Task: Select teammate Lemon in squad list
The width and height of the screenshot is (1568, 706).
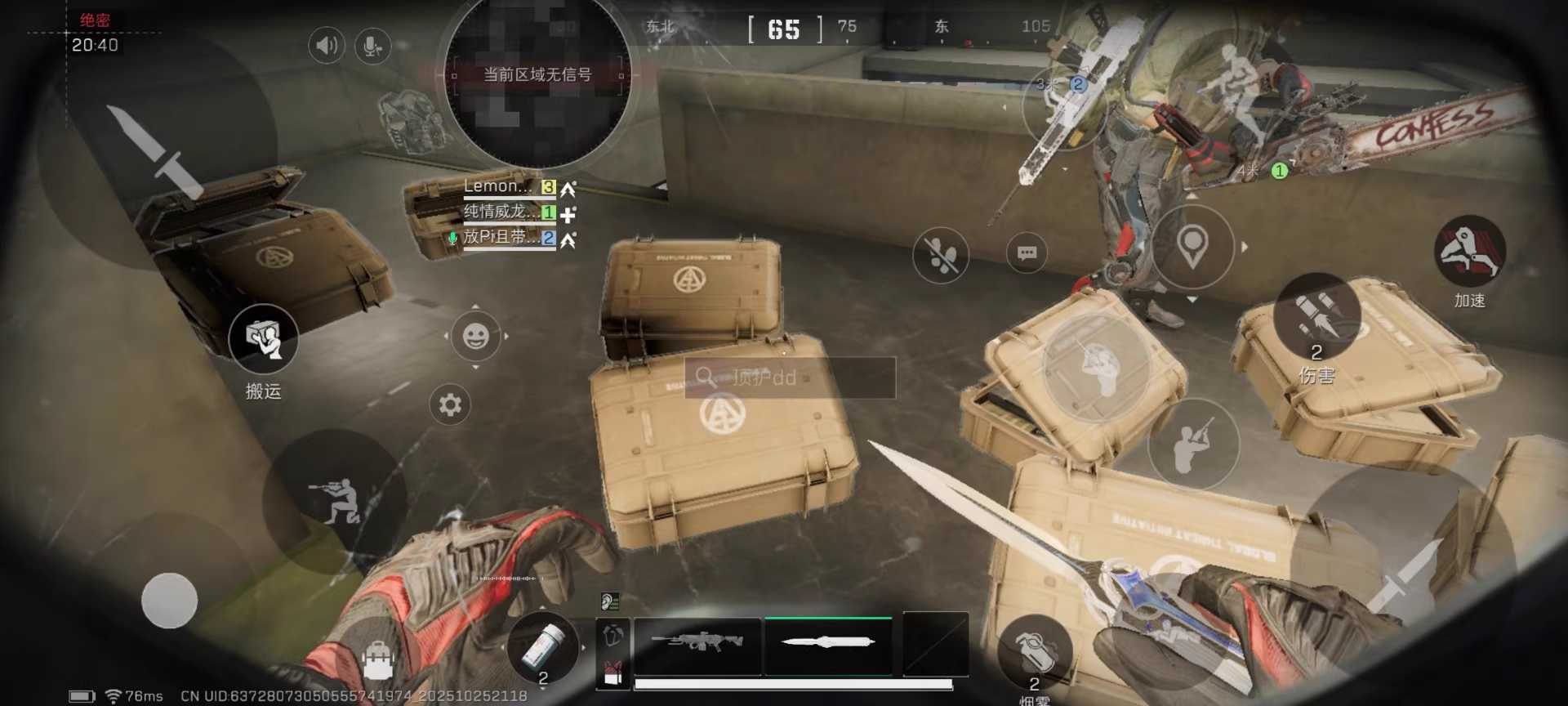Action: tap(498, 187)
